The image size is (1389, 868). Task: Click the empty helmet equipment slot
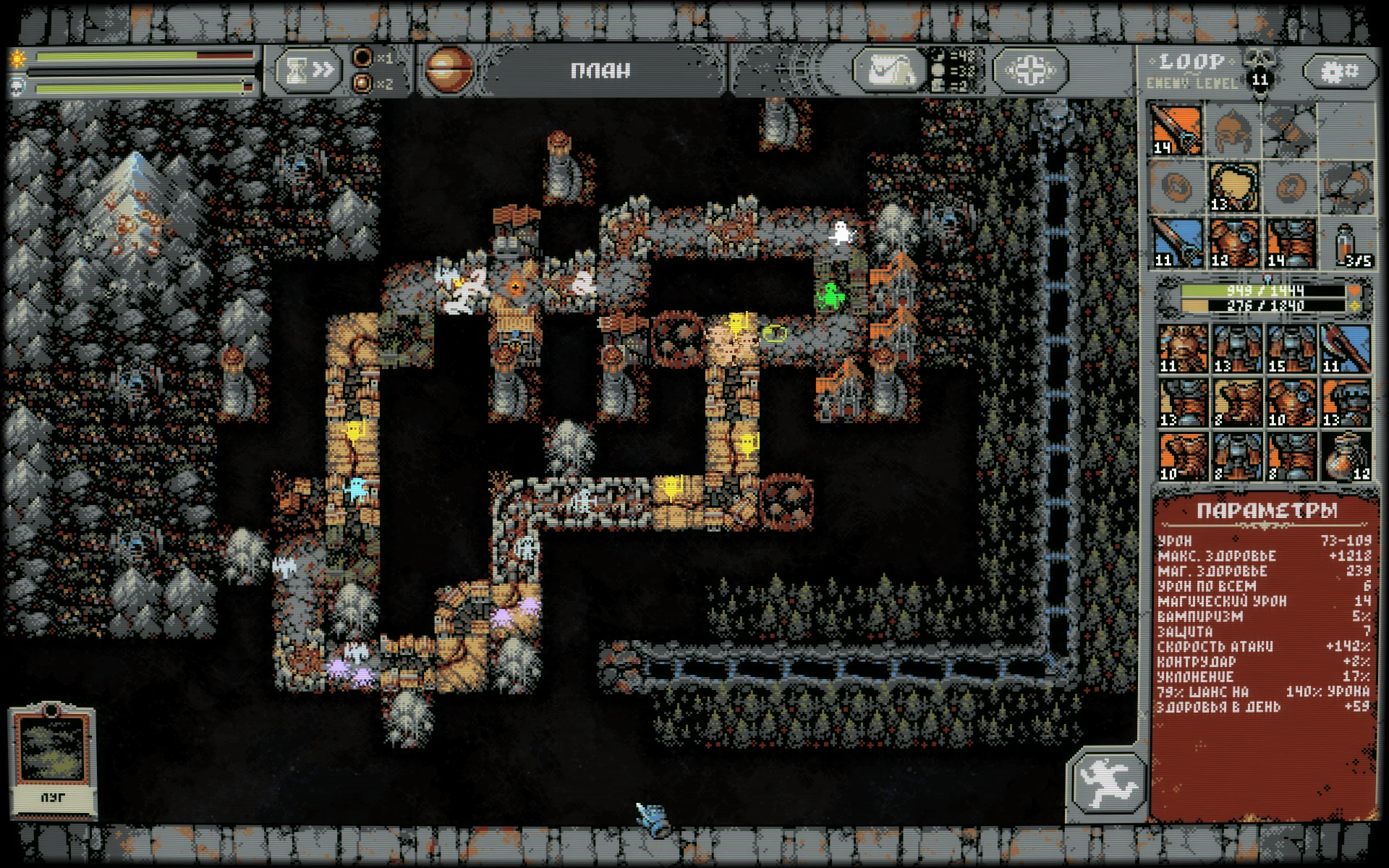(1233, 130)
